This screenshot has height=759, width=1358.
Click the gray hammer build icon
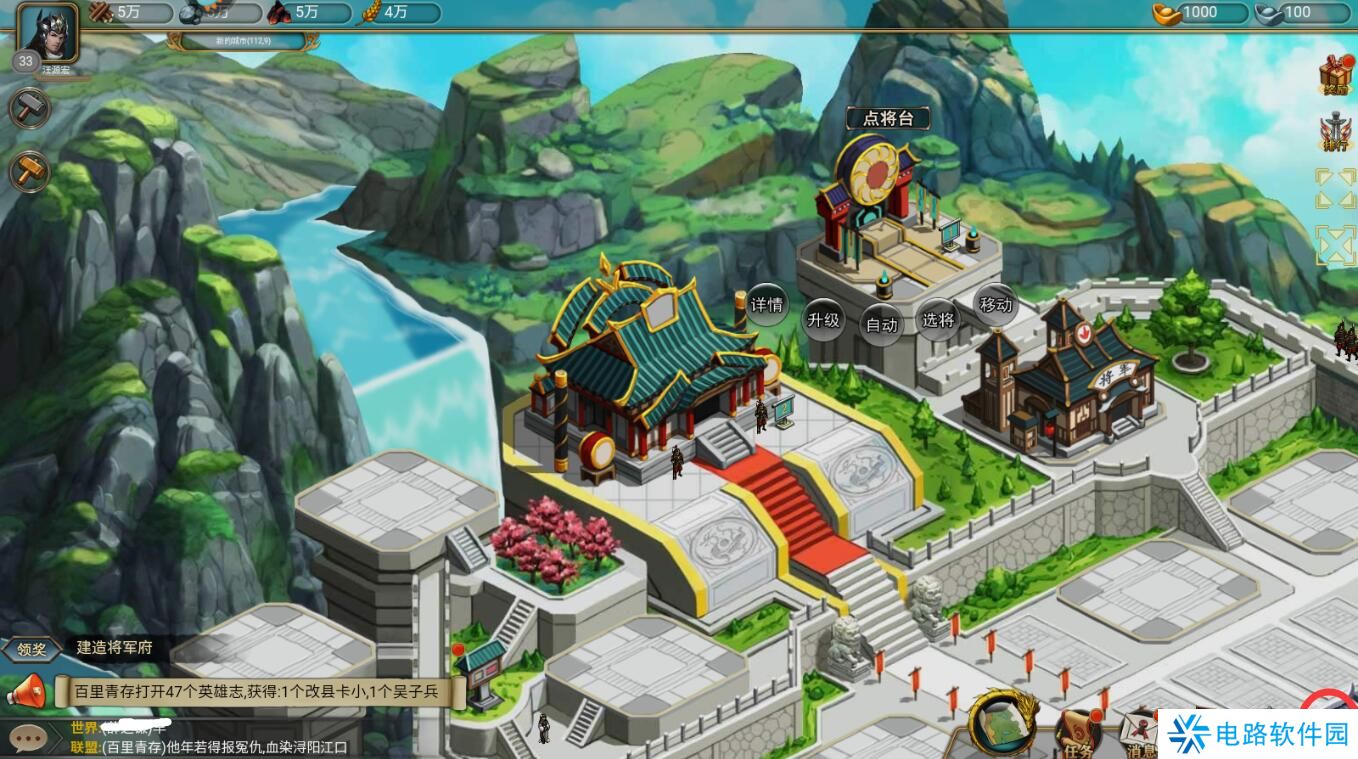[29, 108]
